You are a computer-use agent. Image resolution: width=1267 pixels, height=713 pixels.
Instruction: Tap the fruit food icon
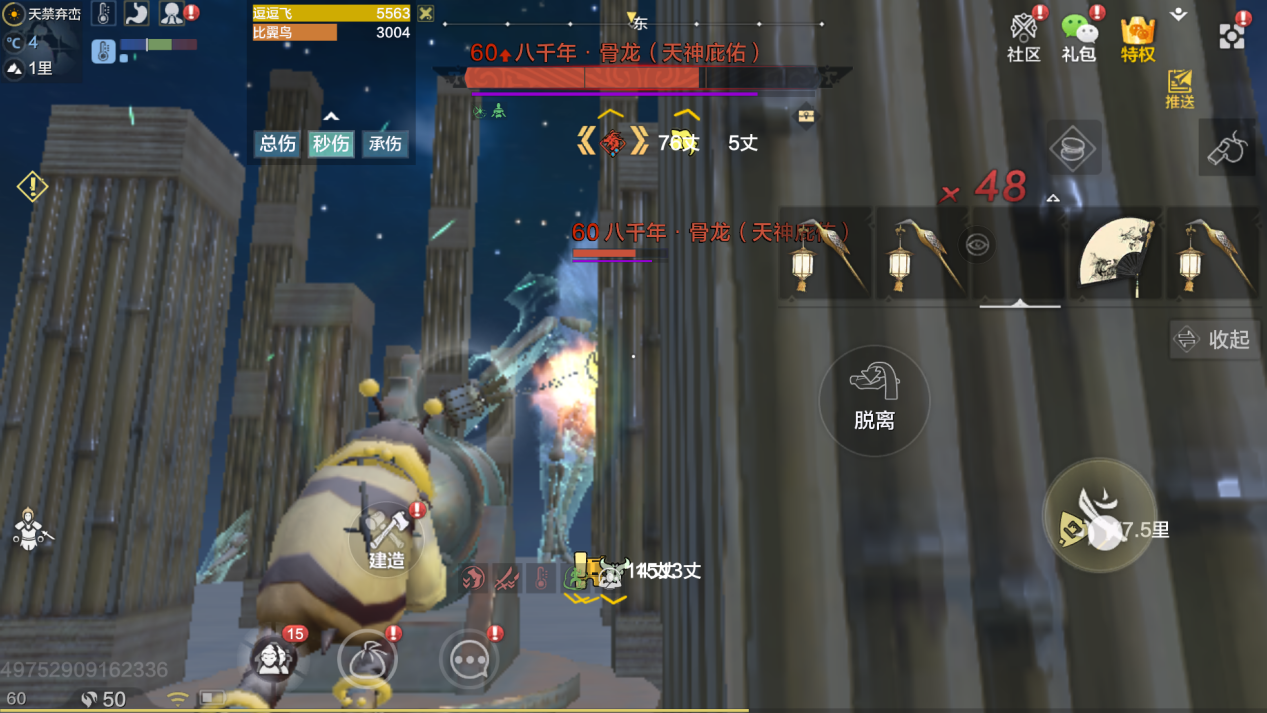point(367,660)
